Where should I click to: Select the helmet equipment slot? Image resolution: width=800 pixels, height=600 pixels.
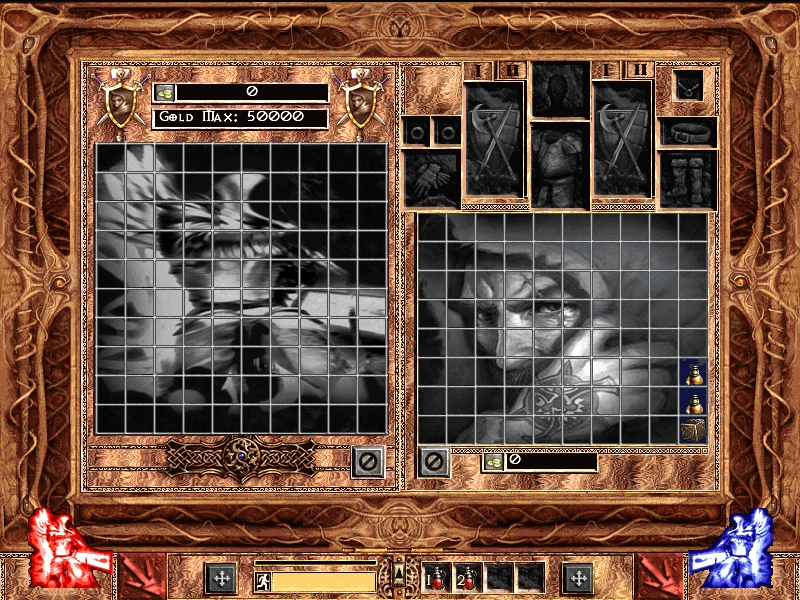(x=558, y=90)
